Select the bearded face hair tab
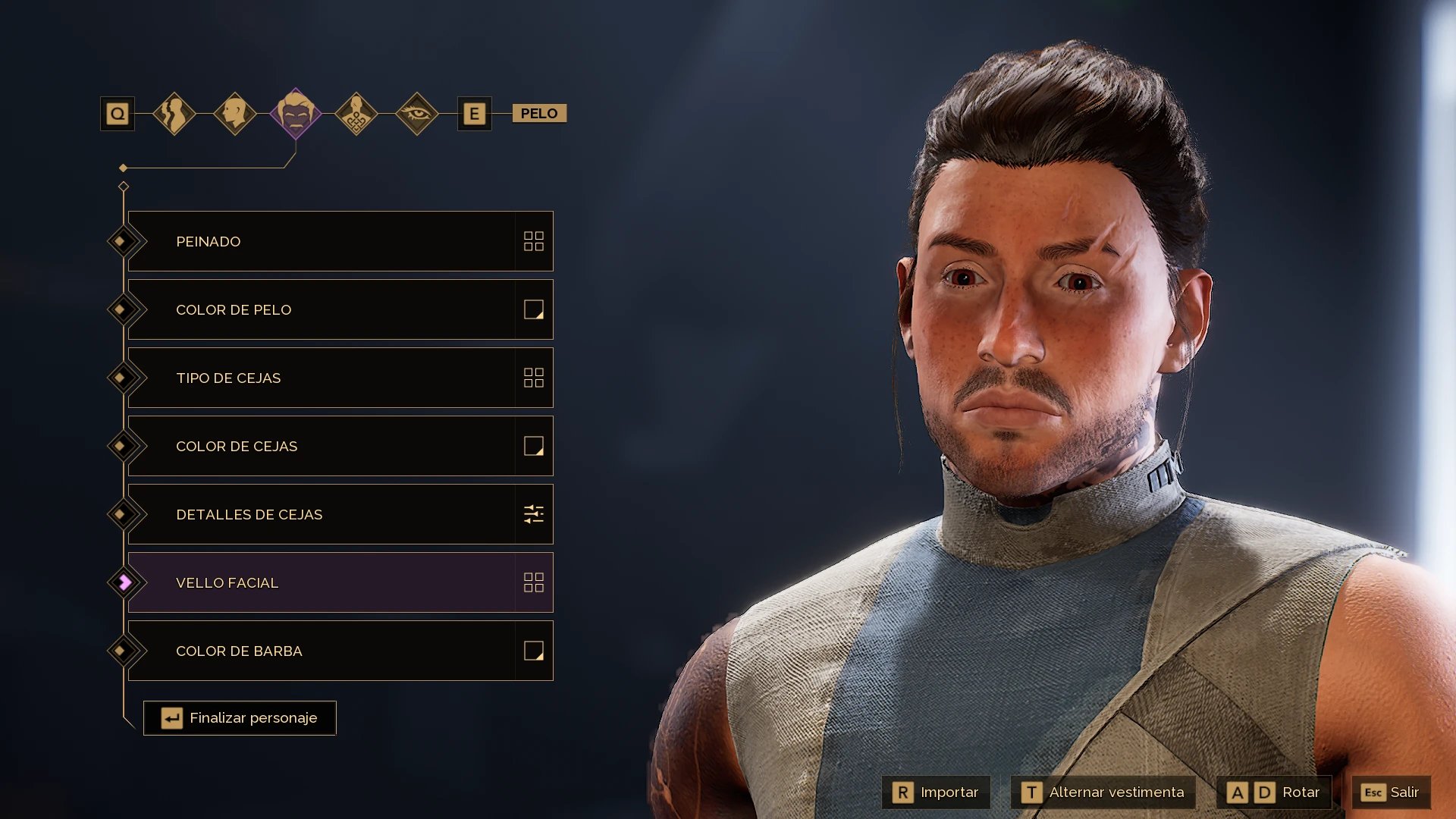This screenshot has width=1456, height=819. point(296,114)
